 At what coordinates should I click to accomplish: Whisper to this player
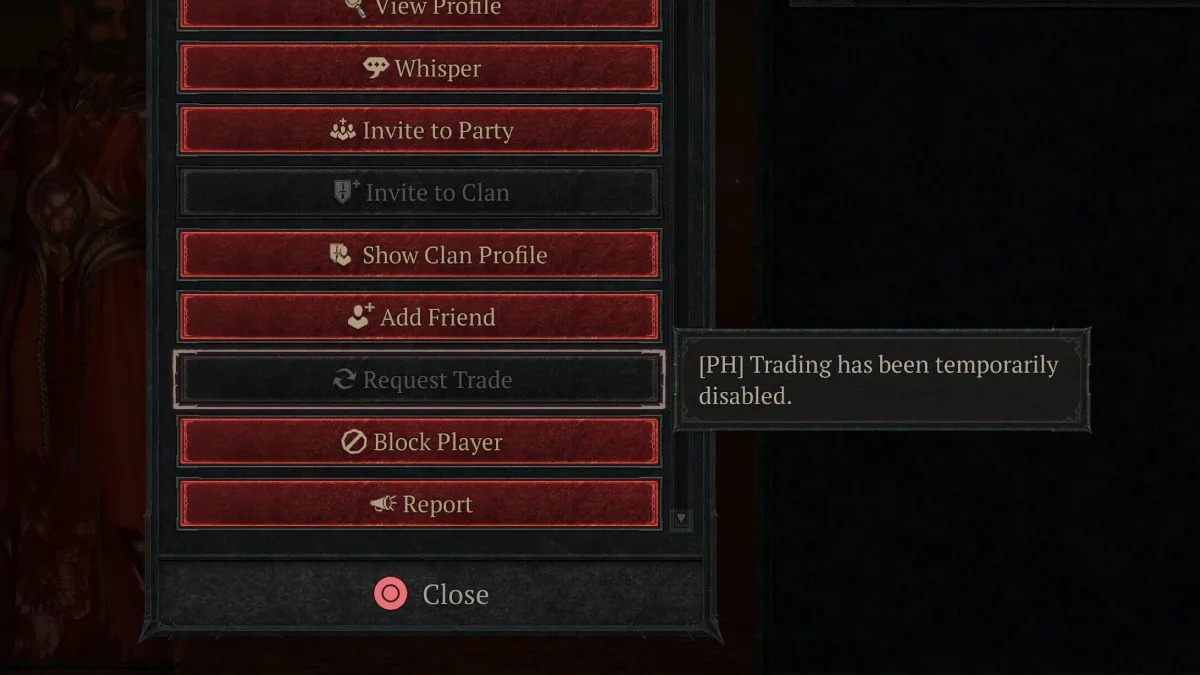(x=419, y=68)
